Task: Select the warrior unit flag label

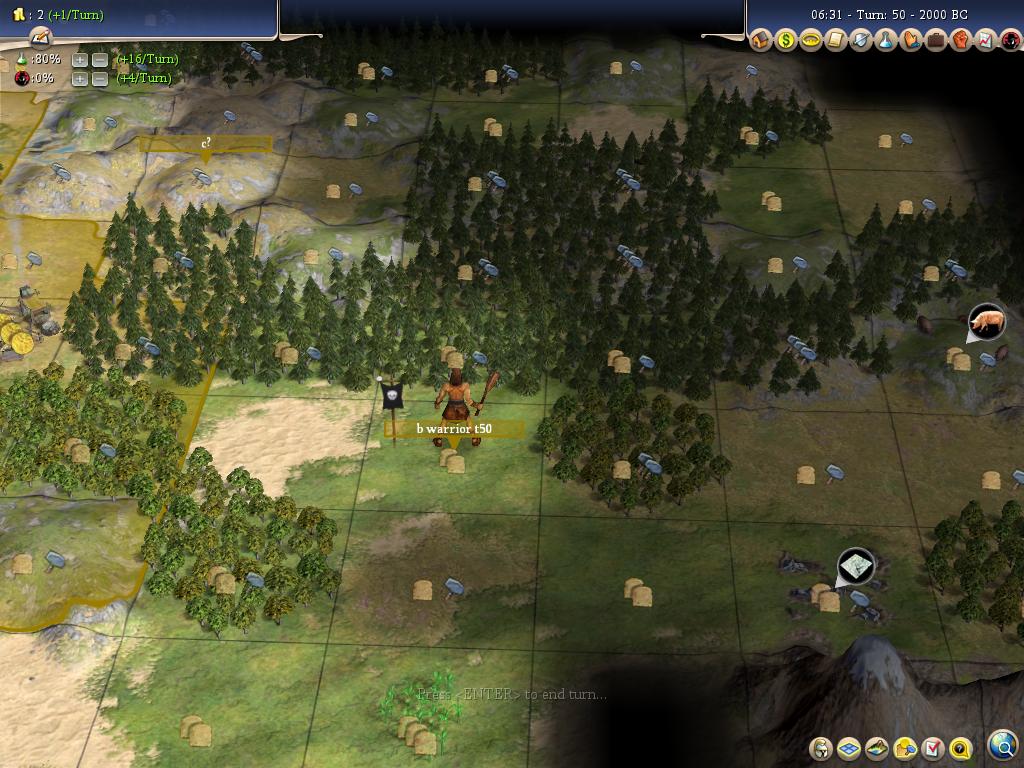Action: (x=454, y=429)
